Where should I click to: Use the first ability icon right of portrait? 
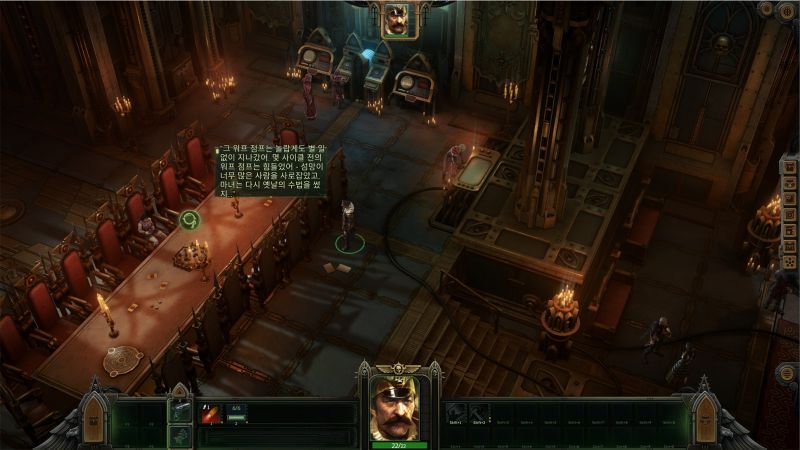[x=455, y=411]
